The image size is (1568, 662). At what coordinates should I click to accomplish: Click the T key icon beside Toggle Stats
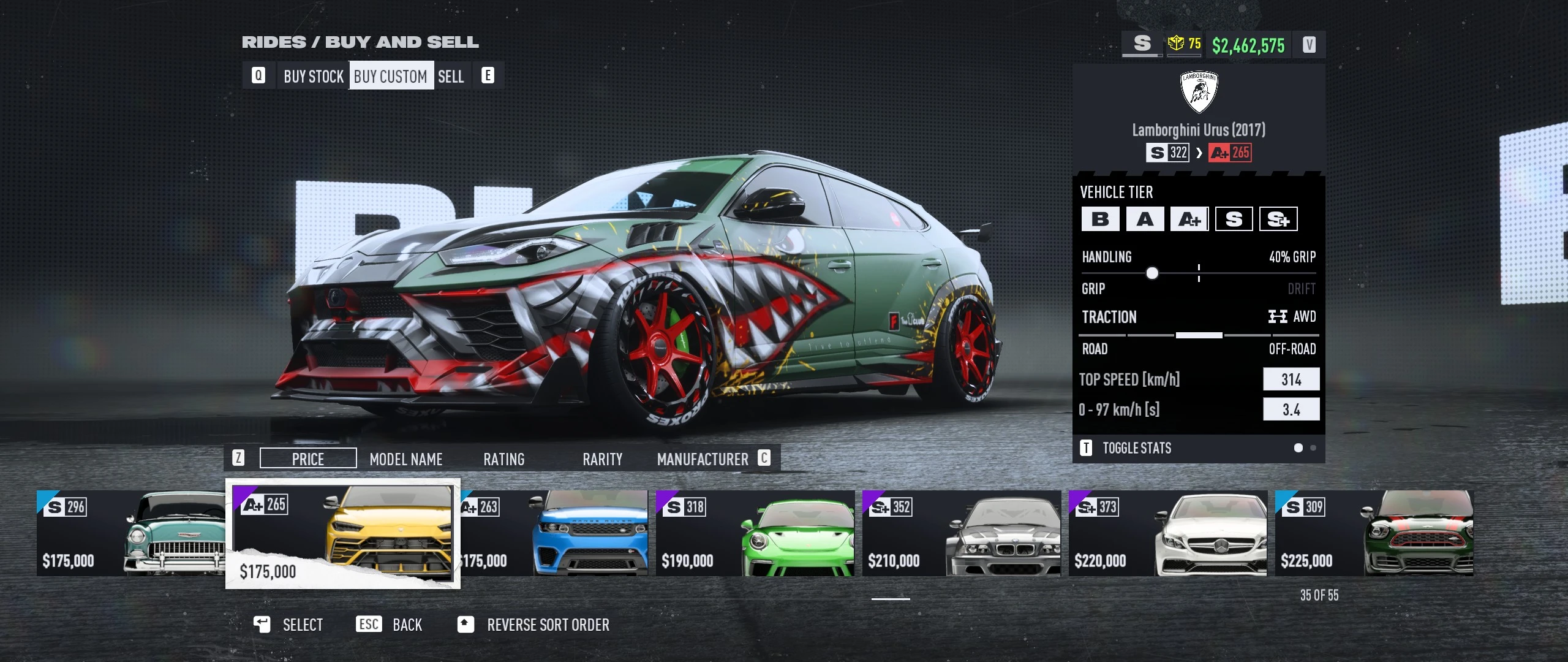1087,448
